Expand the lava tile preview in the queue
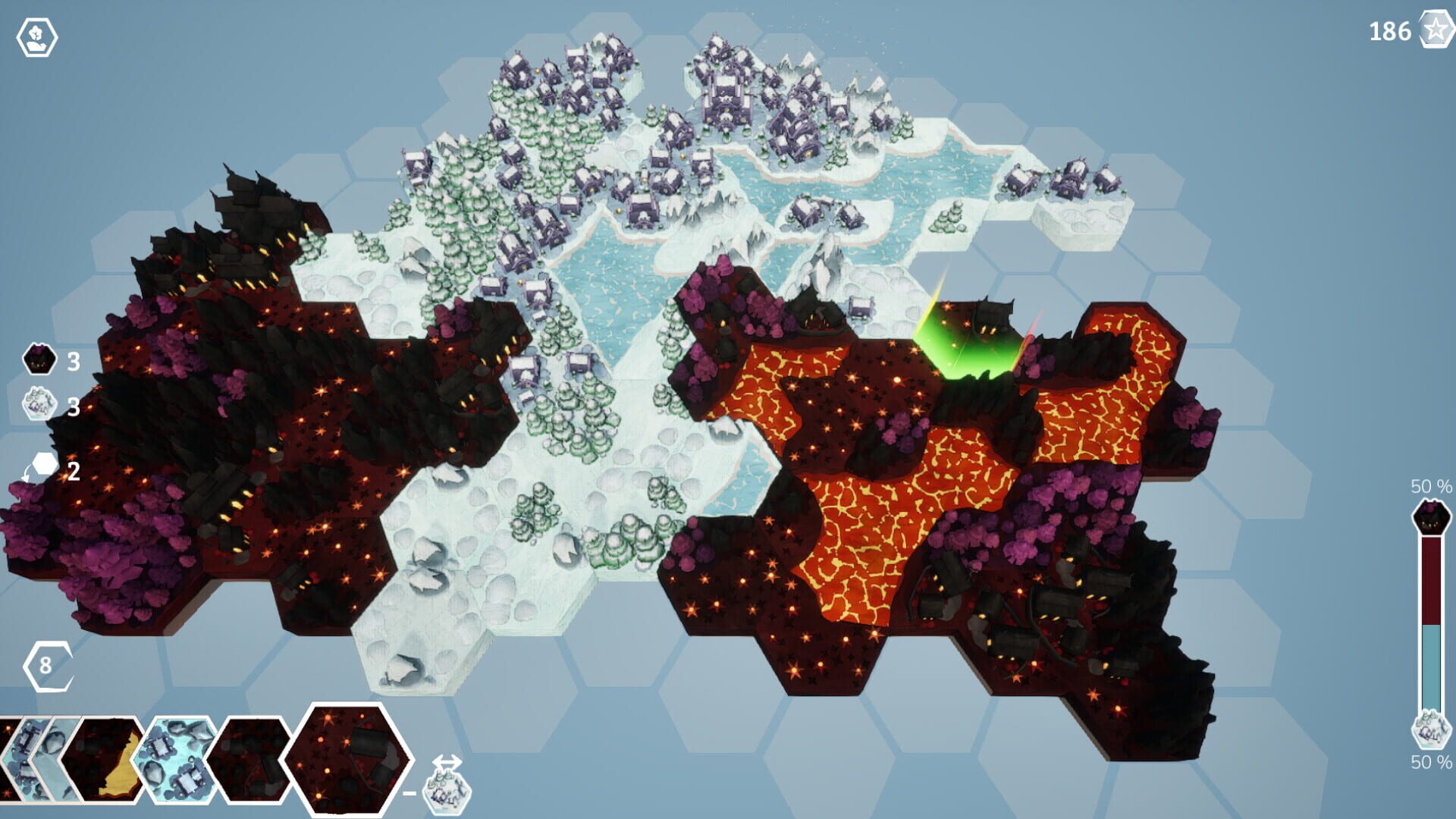 pyautogui.click(x=102, y=762)
